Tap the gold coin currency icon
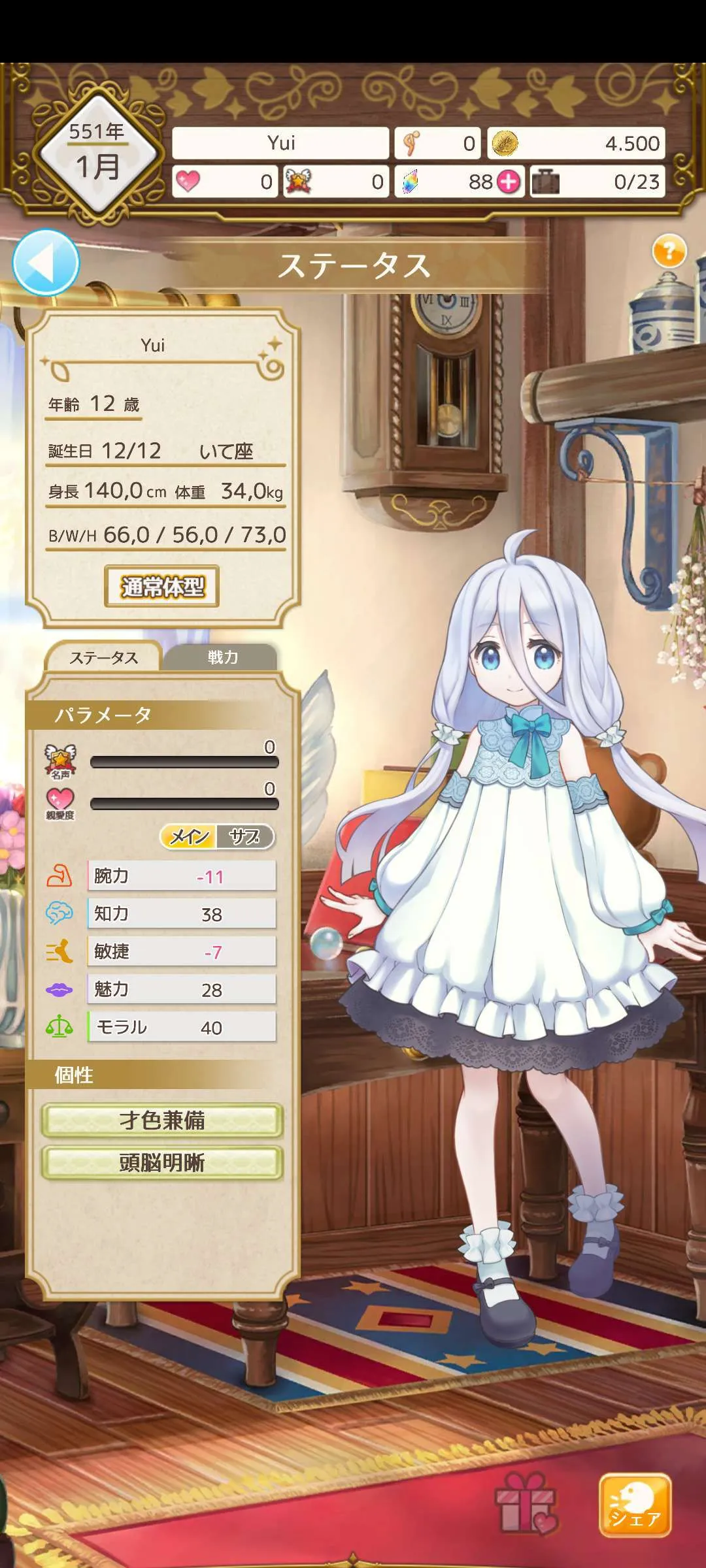This screenshot has height=1568, width=706. pos(504,144)
